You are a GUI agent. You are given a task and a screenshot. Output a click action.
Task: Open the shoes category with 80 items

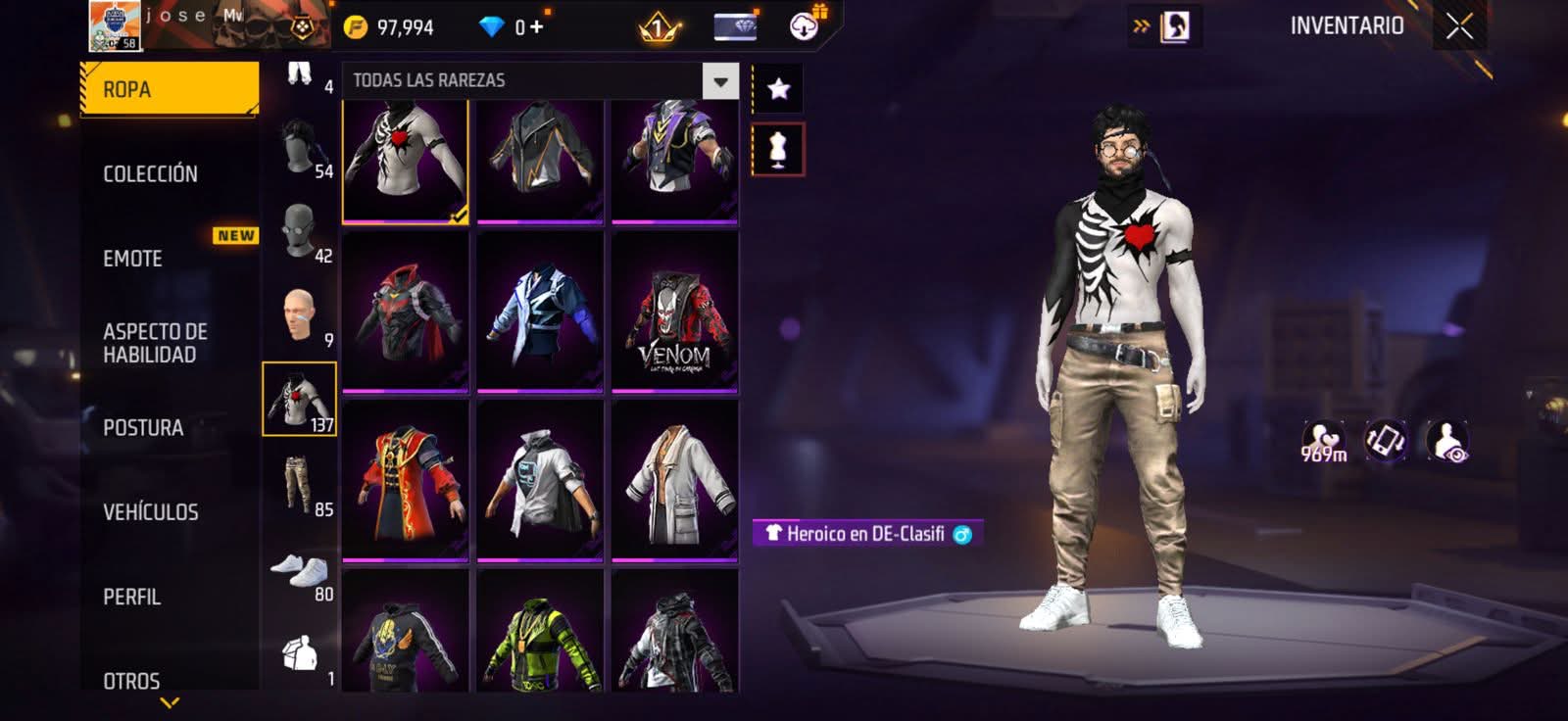click(299, 570)
